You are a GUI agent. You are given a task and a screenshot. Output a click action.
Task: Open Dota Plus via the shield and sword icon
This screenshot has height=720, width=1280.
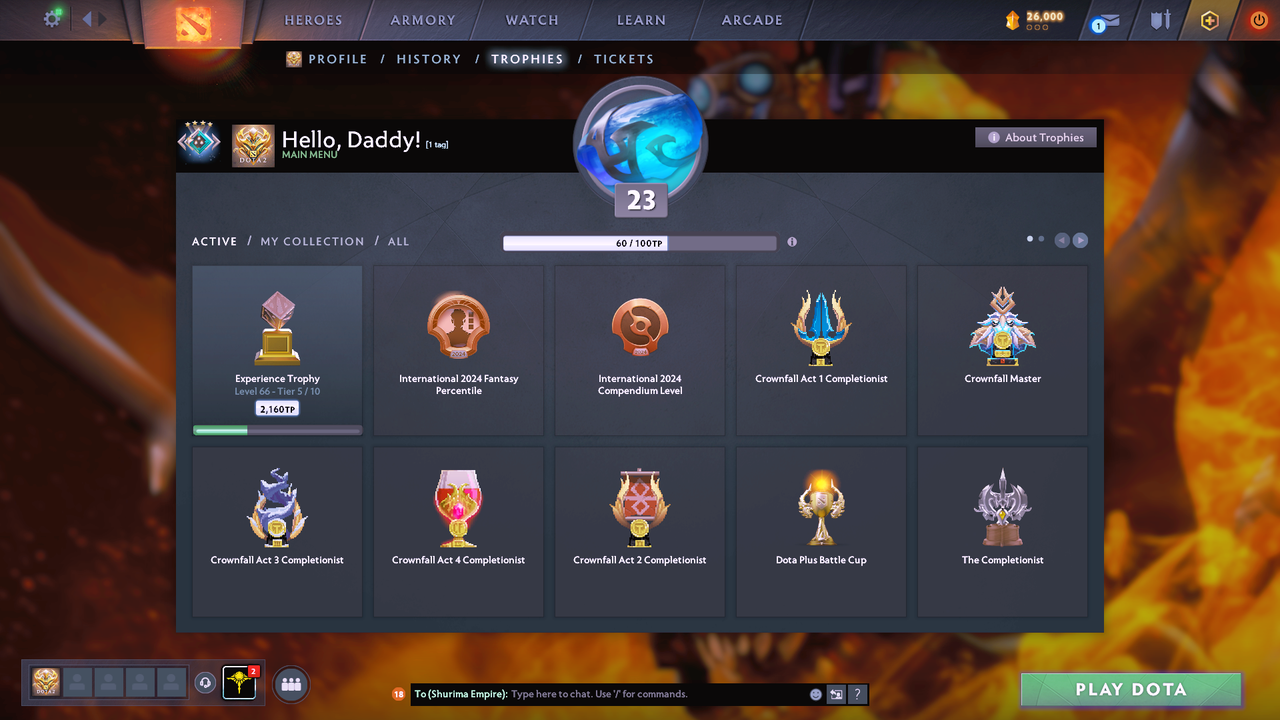[x=1159, y=20]
